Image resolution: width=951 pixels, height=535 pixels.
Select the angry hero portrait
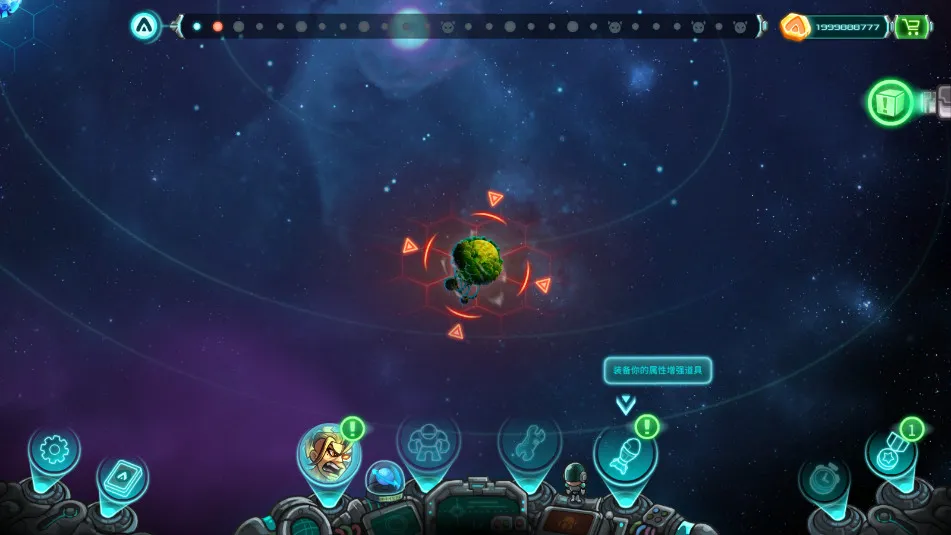click(328, 452)
